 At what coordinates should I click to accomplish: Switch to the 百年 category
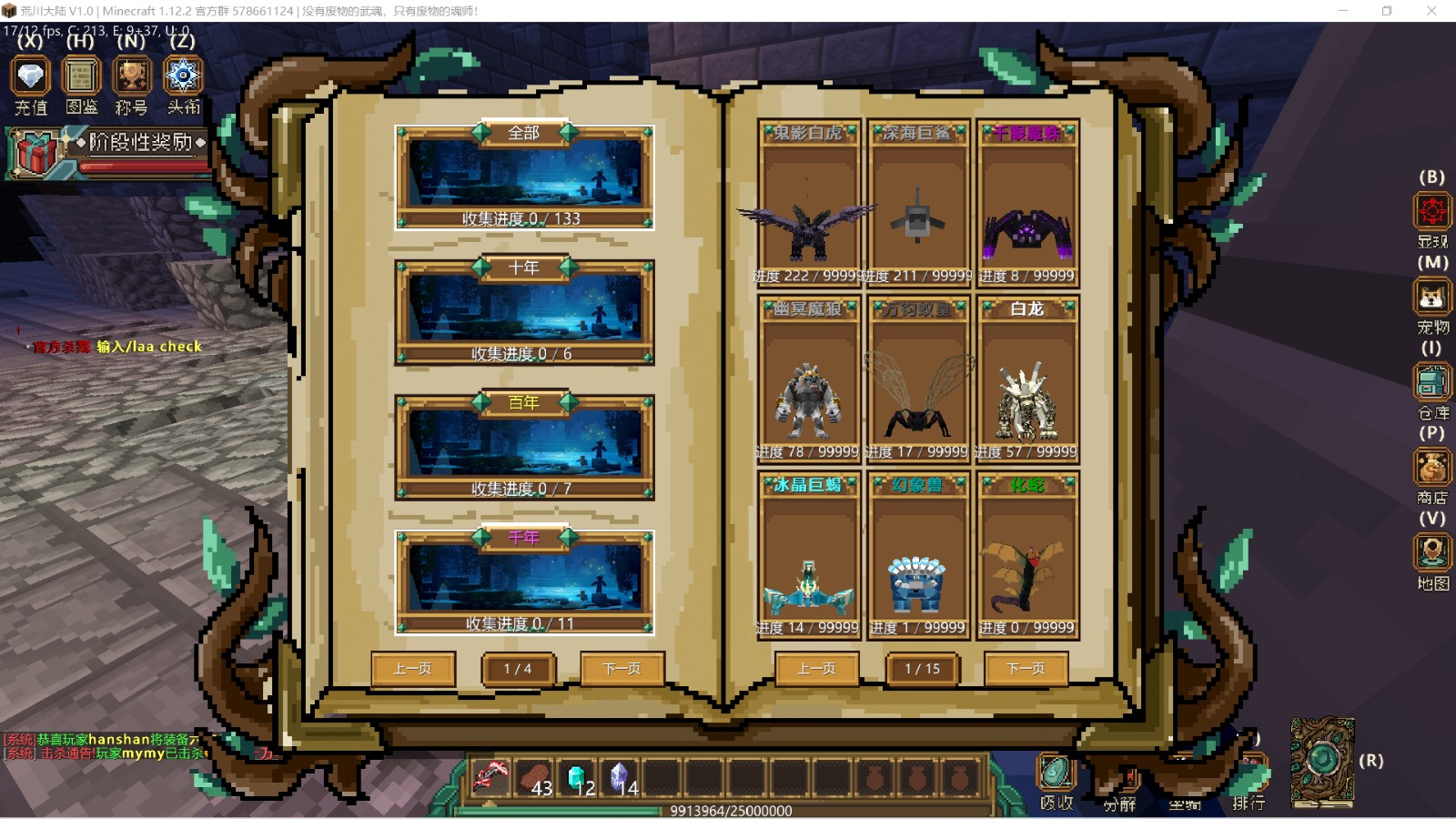point(524,447)
